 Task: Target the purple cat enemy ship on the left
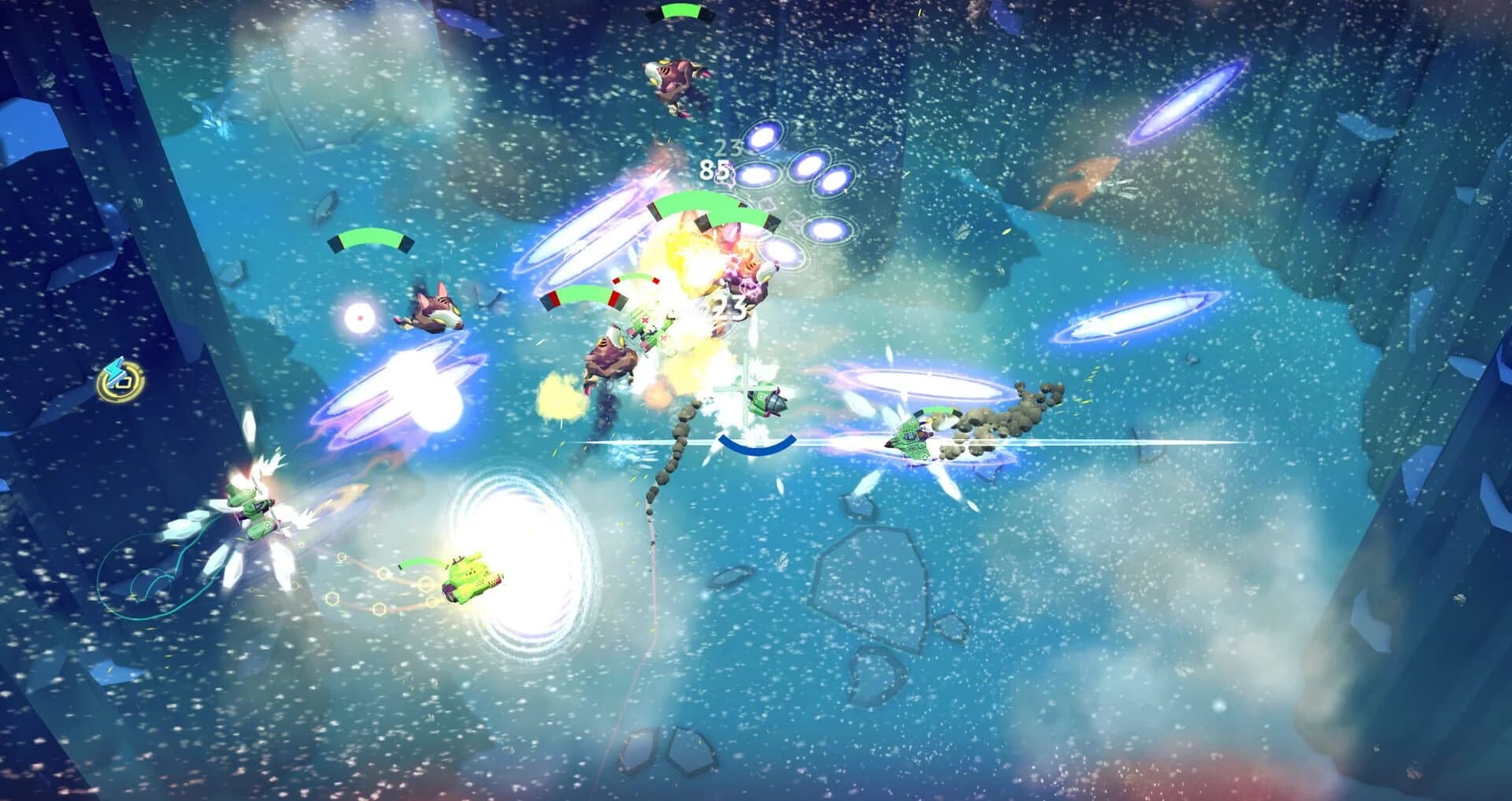[x=432, y=313]
